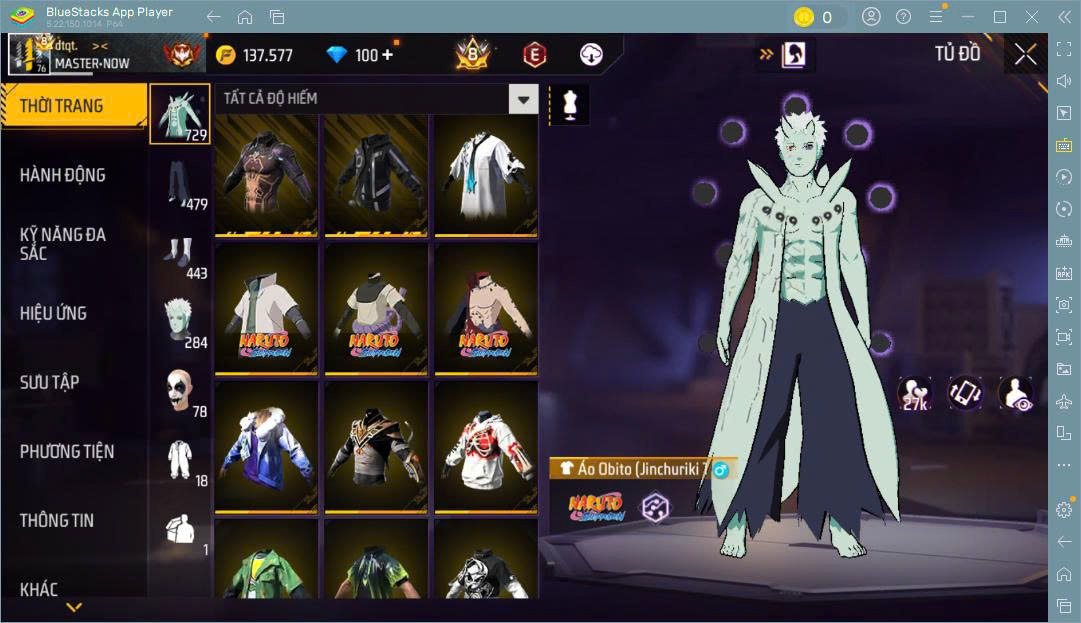Close the Tủ Đồ wardrobe screen
This screenshot has height=623, width=1081.
point(1025,54)
